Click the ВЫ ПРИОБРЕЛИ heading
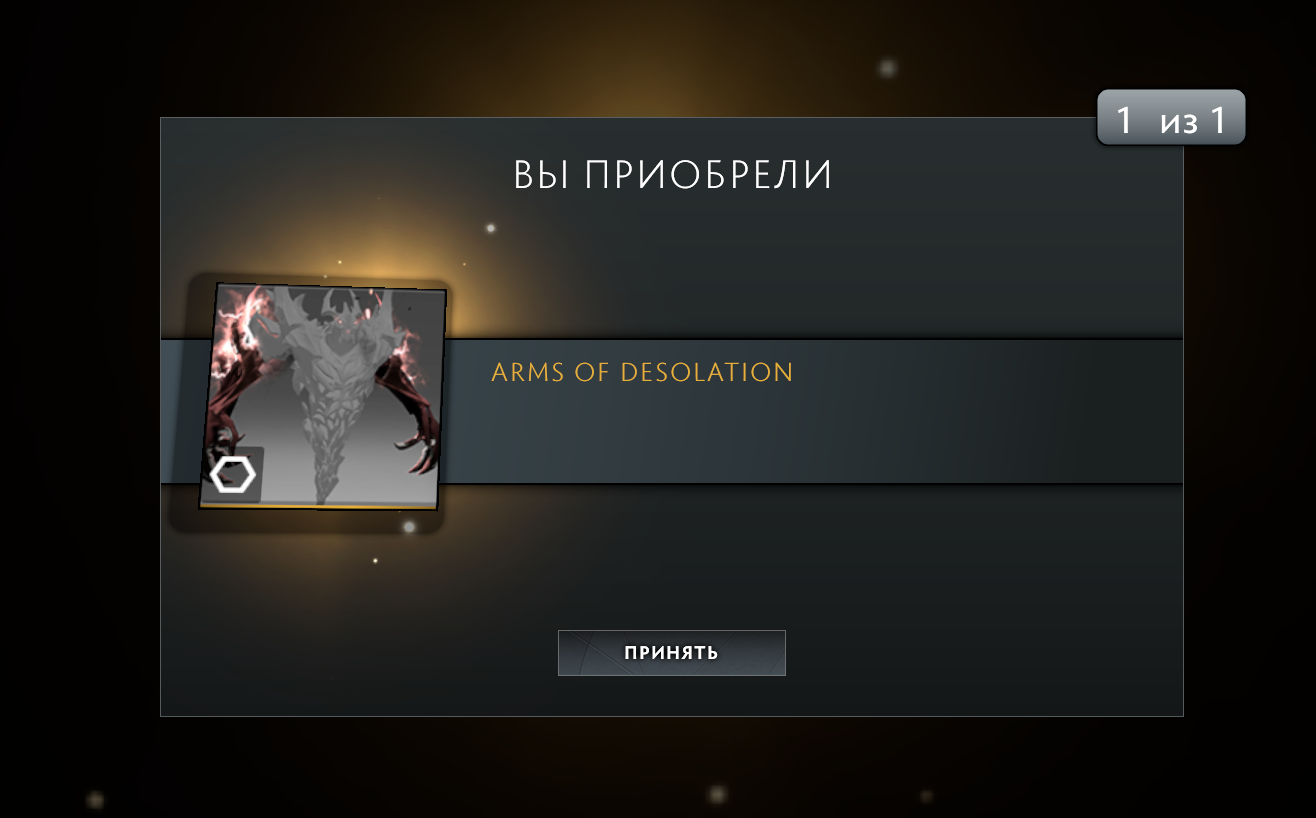1316x818 pixels. coord(671,173)
